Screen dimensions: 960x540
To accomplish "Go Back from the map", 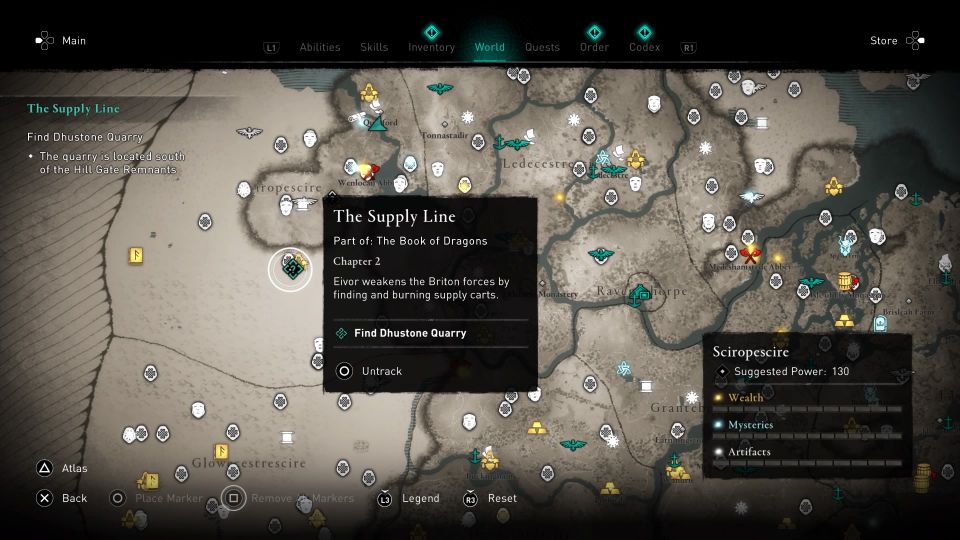I will (x=74, y=498).
